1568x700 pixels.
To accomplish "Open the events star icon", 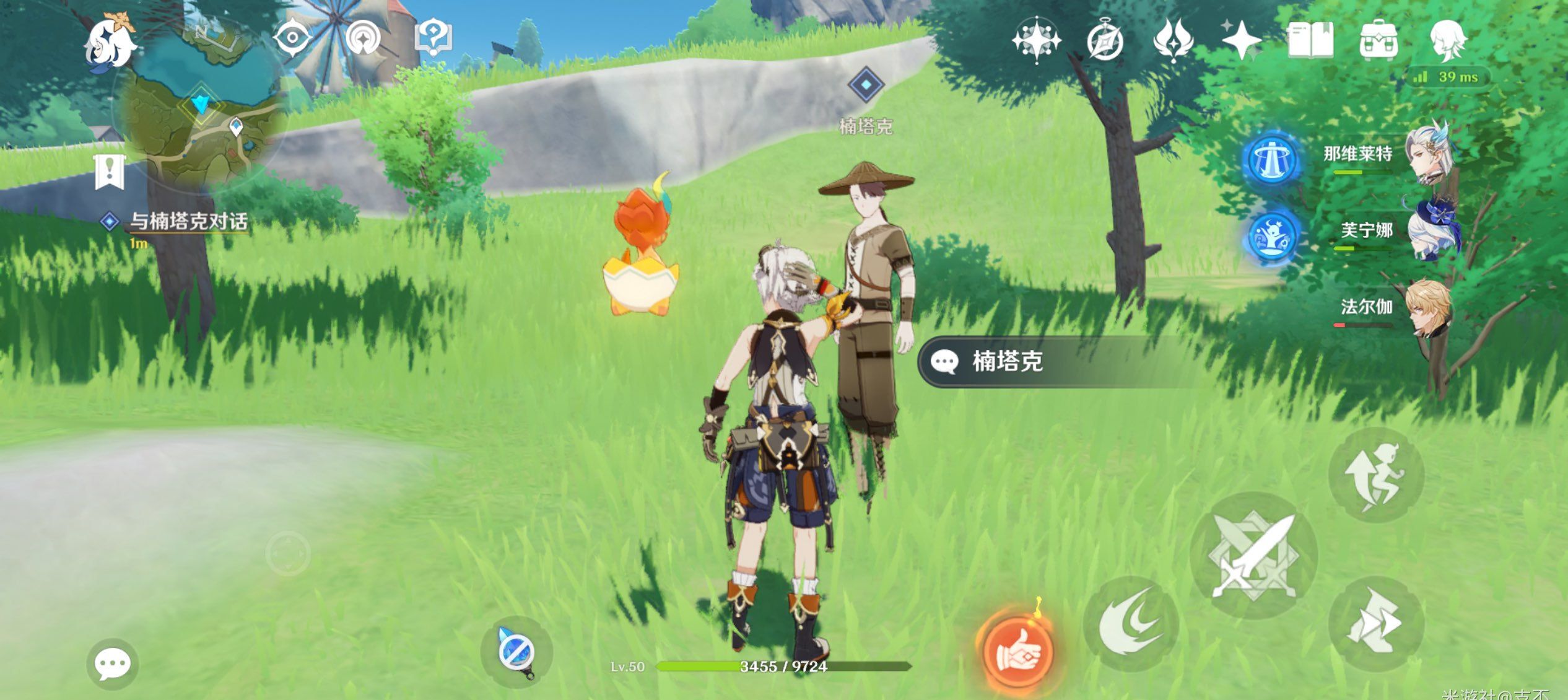I will [x=1241, y=41].
